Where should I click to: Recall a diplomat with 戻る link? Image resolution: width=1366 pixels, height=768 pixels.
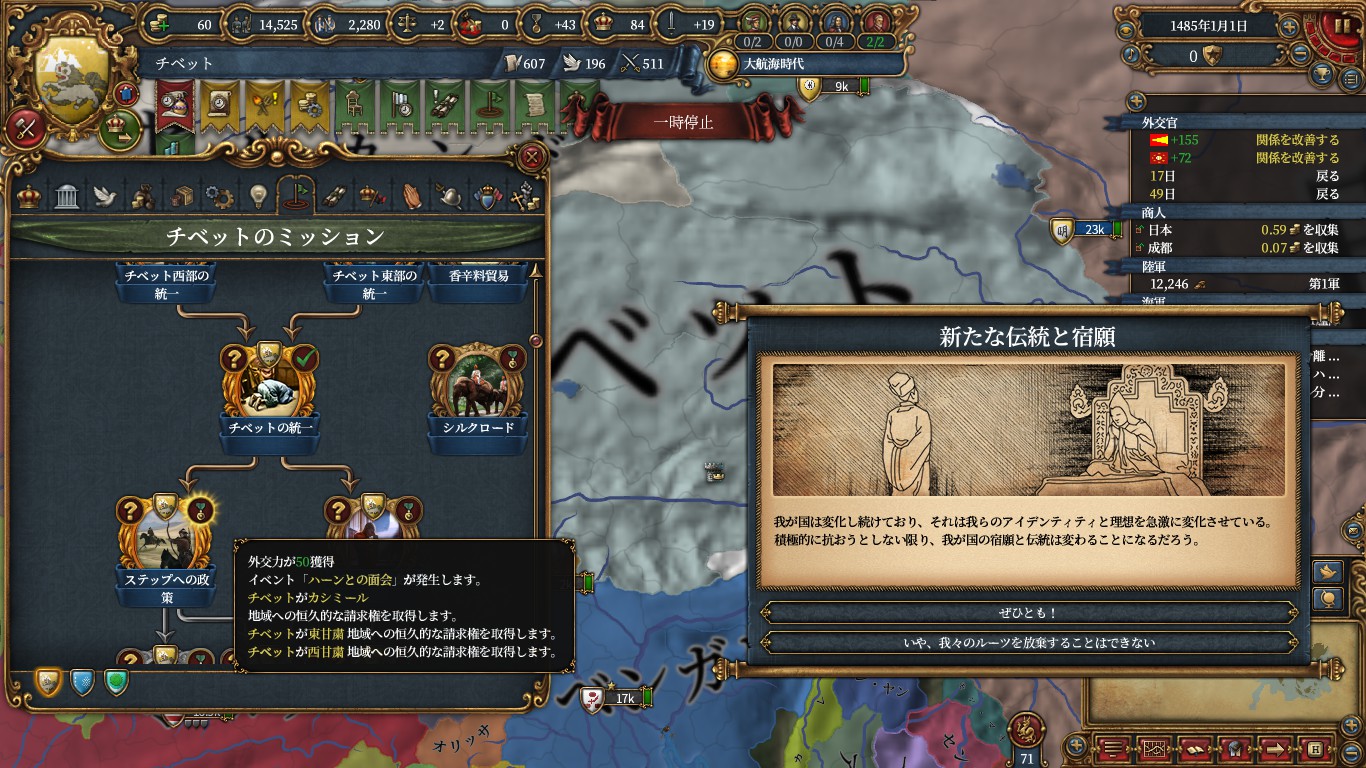coord(1329,176)
